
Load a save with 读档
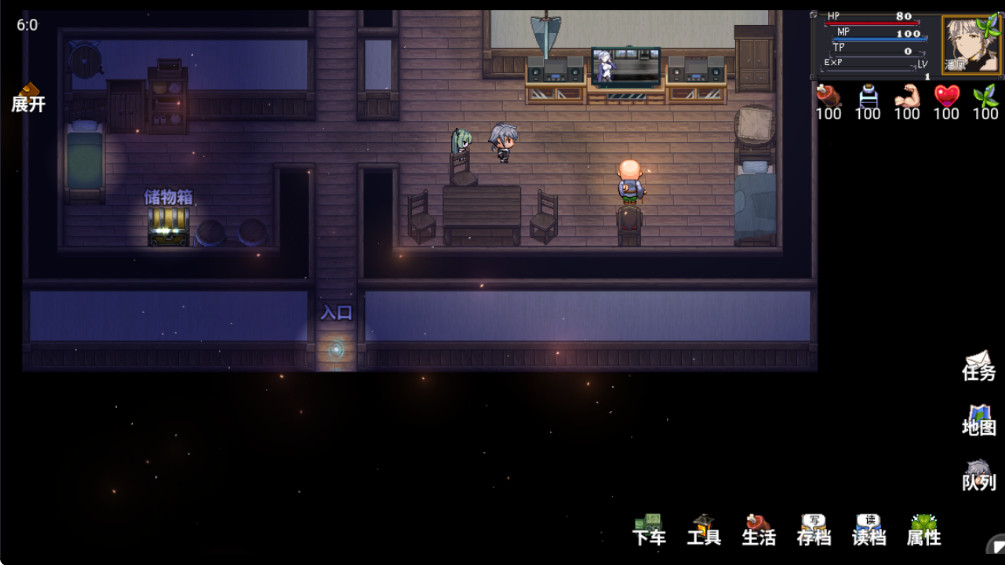click(869, 530)
